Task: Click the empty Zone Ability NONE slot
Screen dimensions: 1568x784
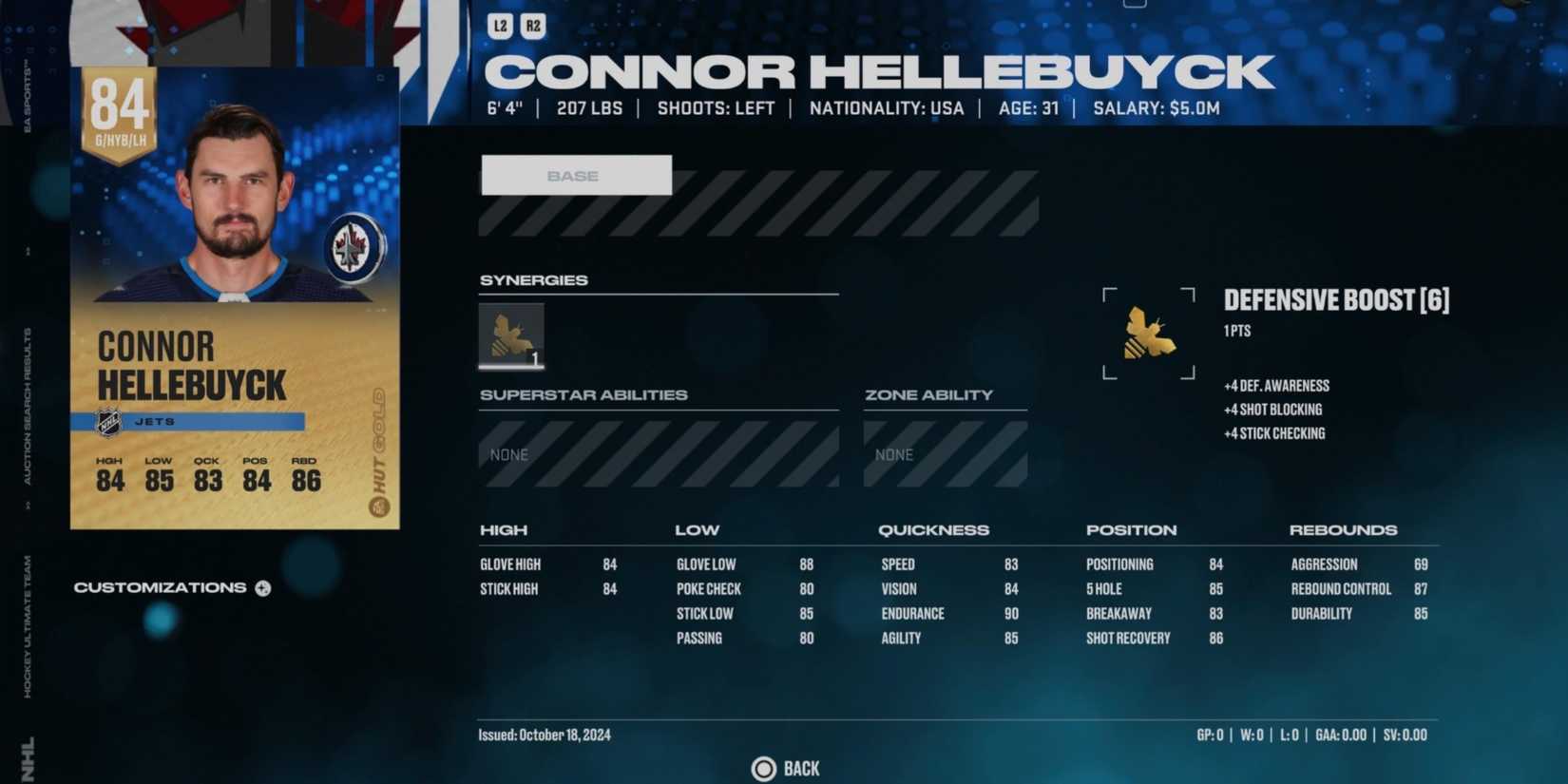Action: (x=945, y=454)
